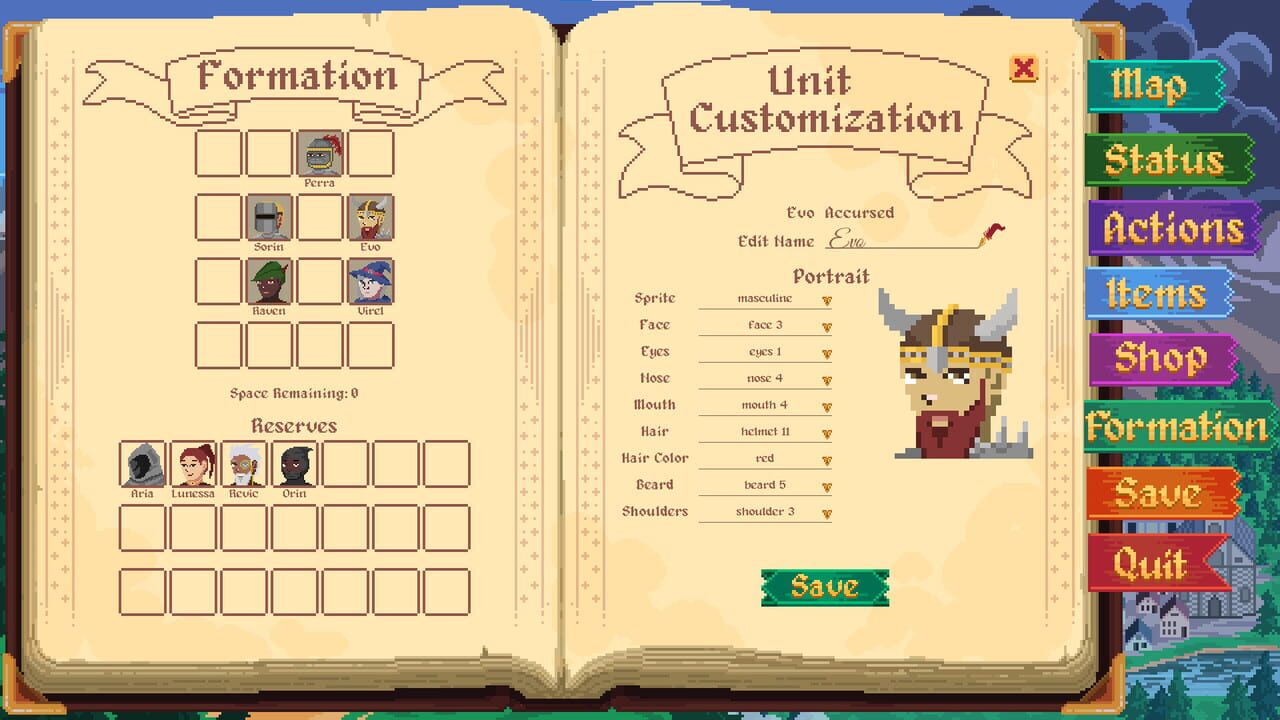Image resolution: width=1280 pixels, height=720 pixels.
Task: Select Orin's portrait in Reserves
Action: tap(294, 462)
